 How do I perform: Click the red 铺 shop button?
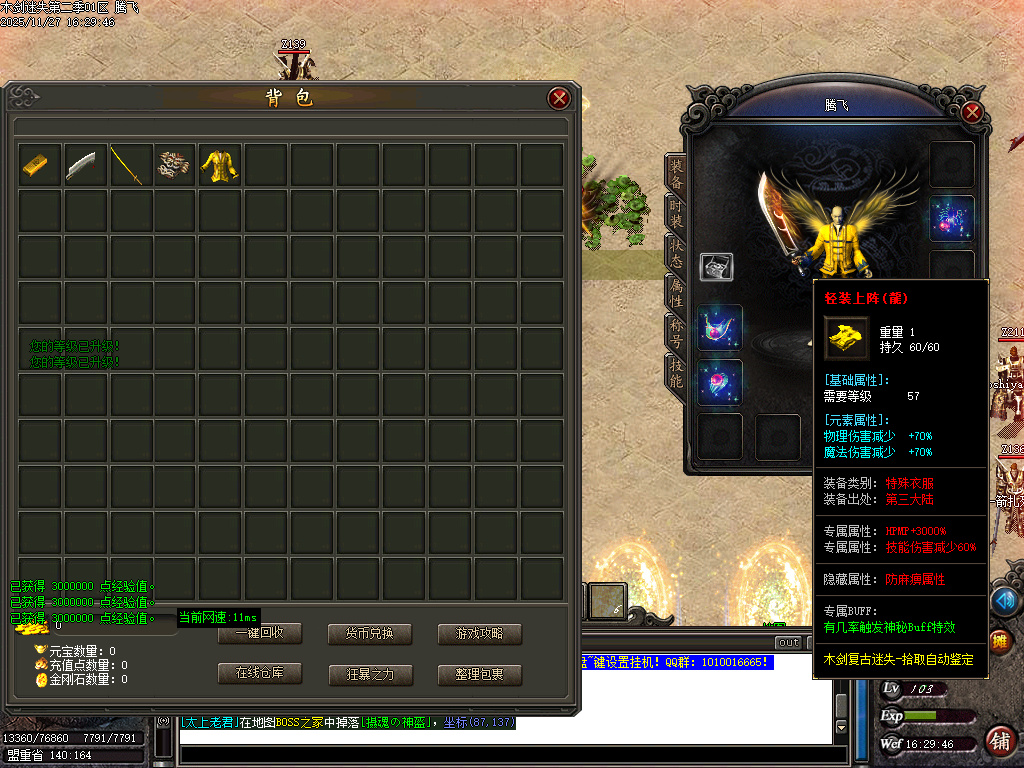coord(998,741)
